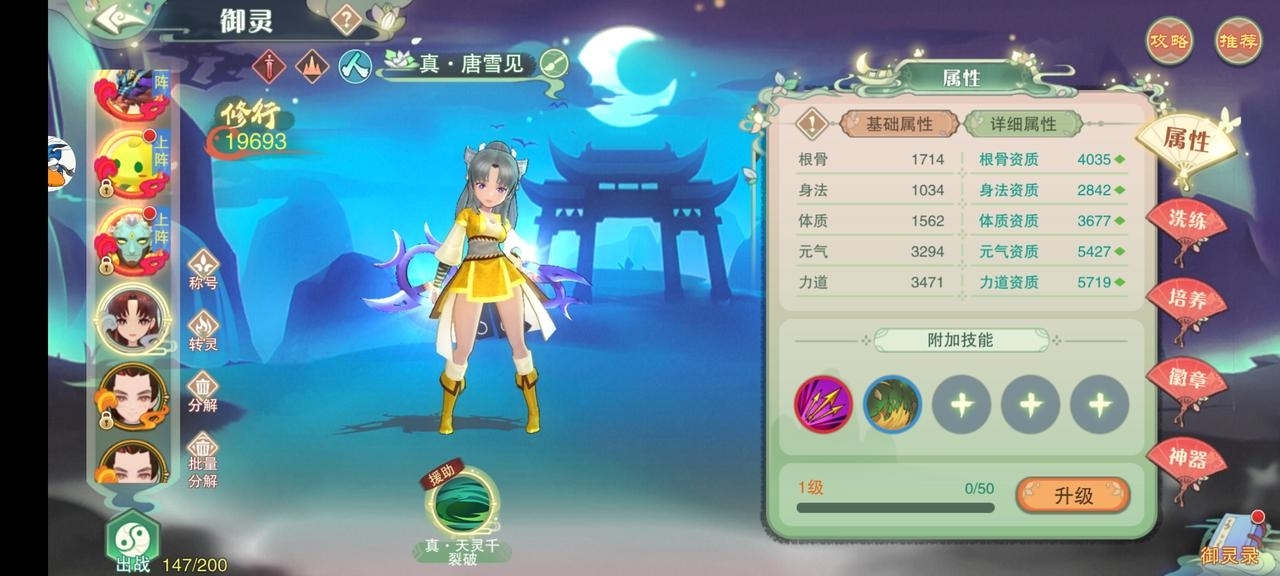
Task: Open the 推荐 recommendation button
Action: click(1238, 41)
